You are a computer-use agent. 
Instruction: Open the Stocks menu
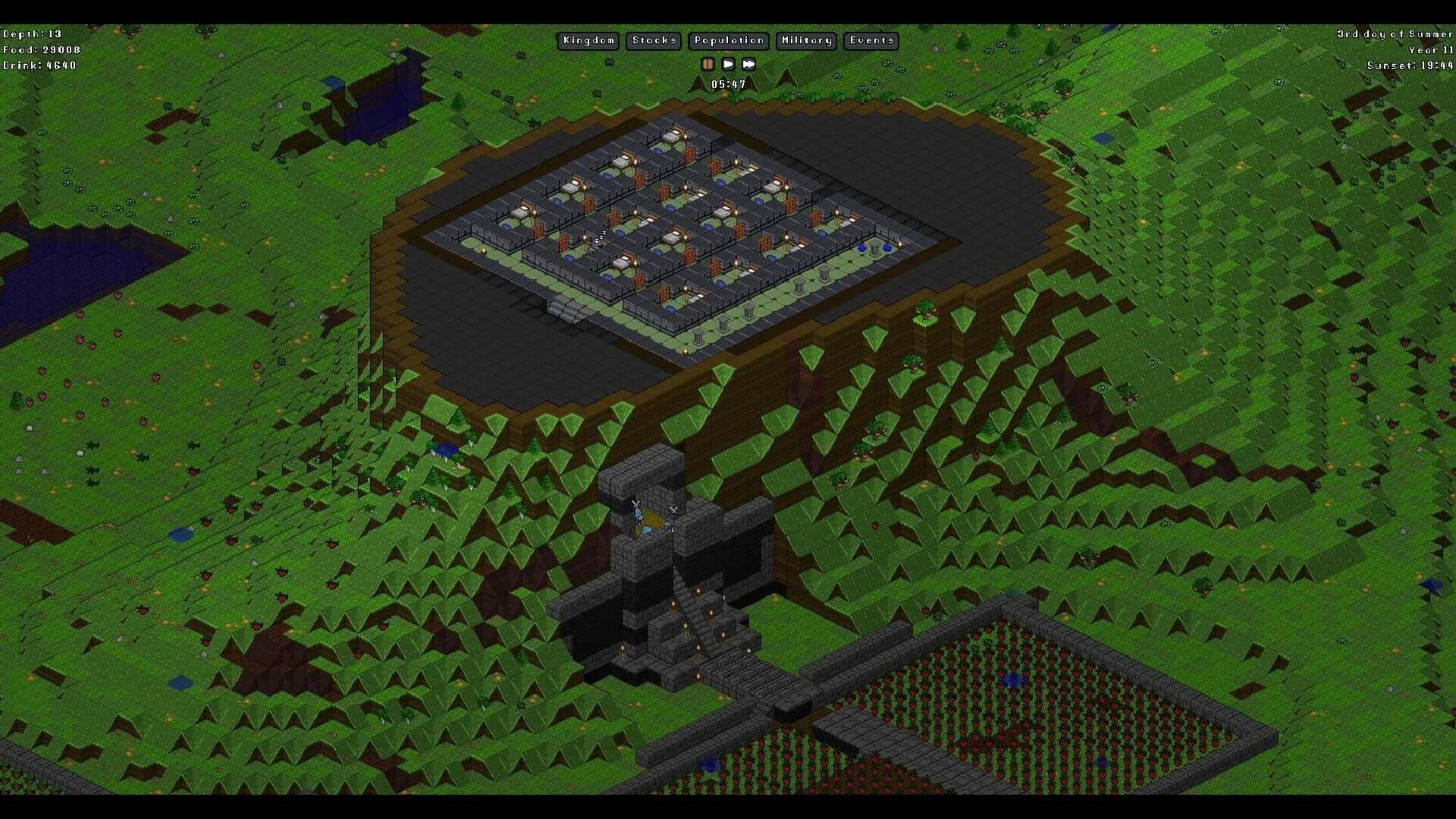tap(654, 41)
